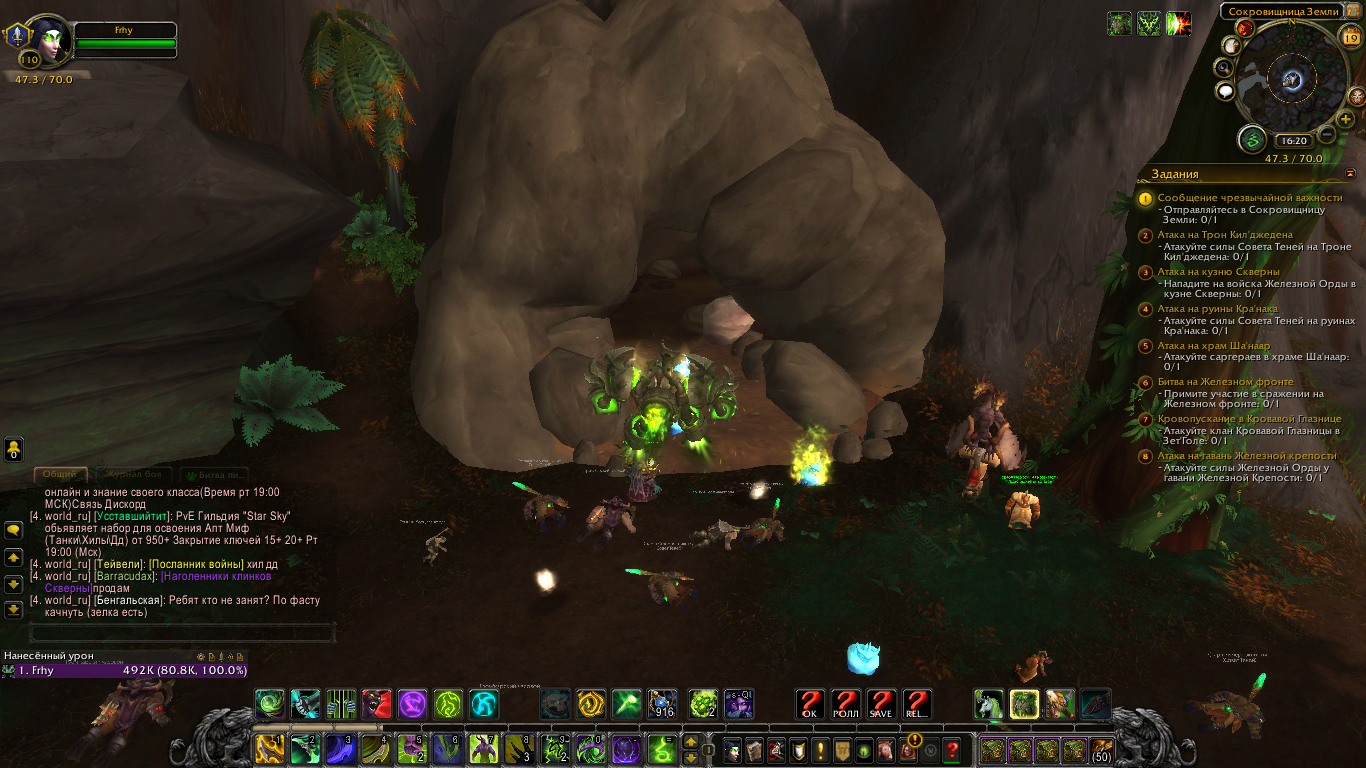Click the Barracudax player name in chat
Viewport: 1366px width, 768px height.
(126, 576)
